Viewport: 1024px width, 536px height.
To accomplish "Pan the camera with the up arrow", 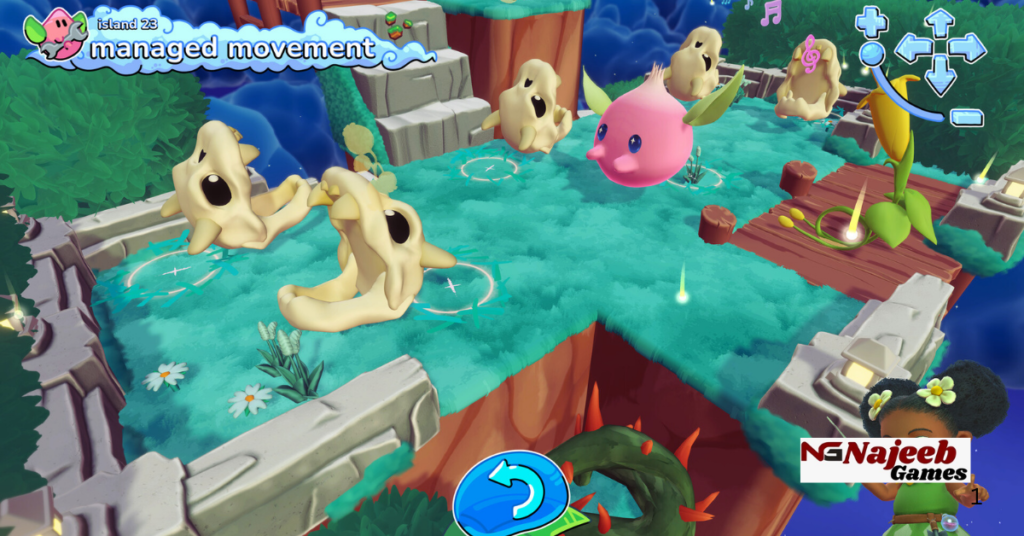I will point(940,20).
